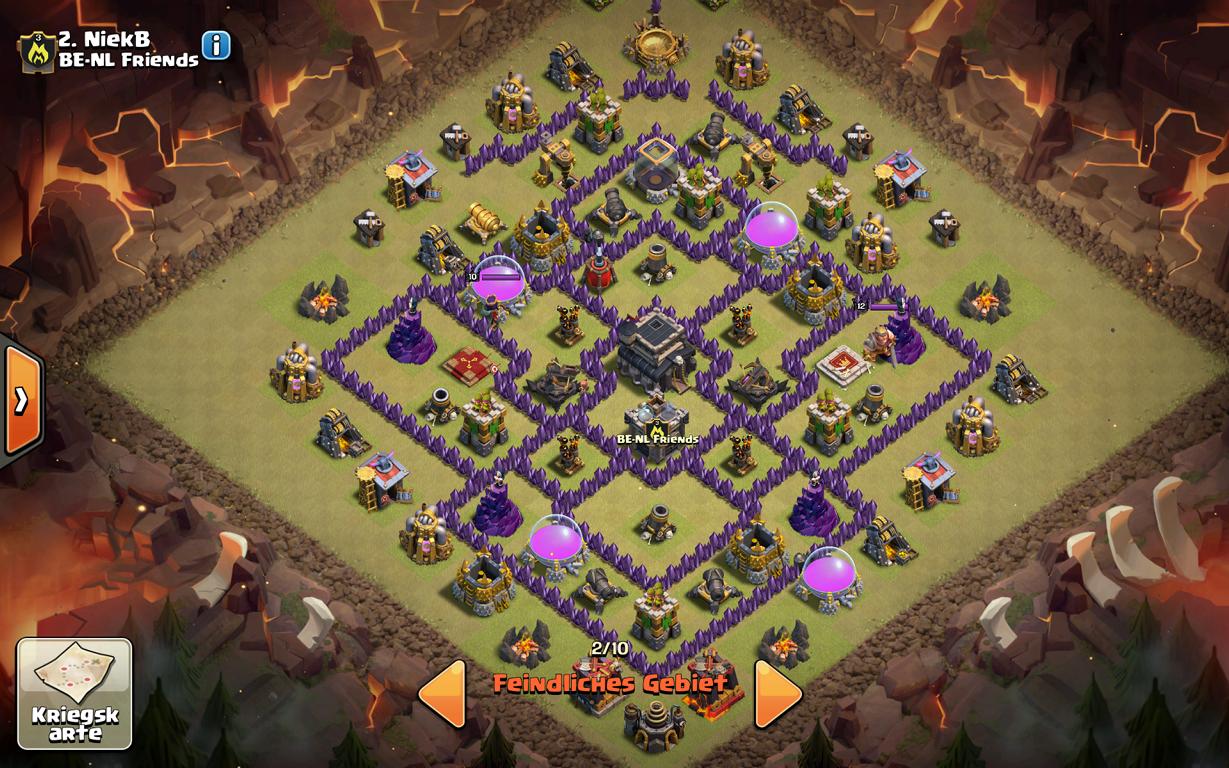Open the Kriegskarte war map
The image size is (1229, 768).
tap(74, 693)
